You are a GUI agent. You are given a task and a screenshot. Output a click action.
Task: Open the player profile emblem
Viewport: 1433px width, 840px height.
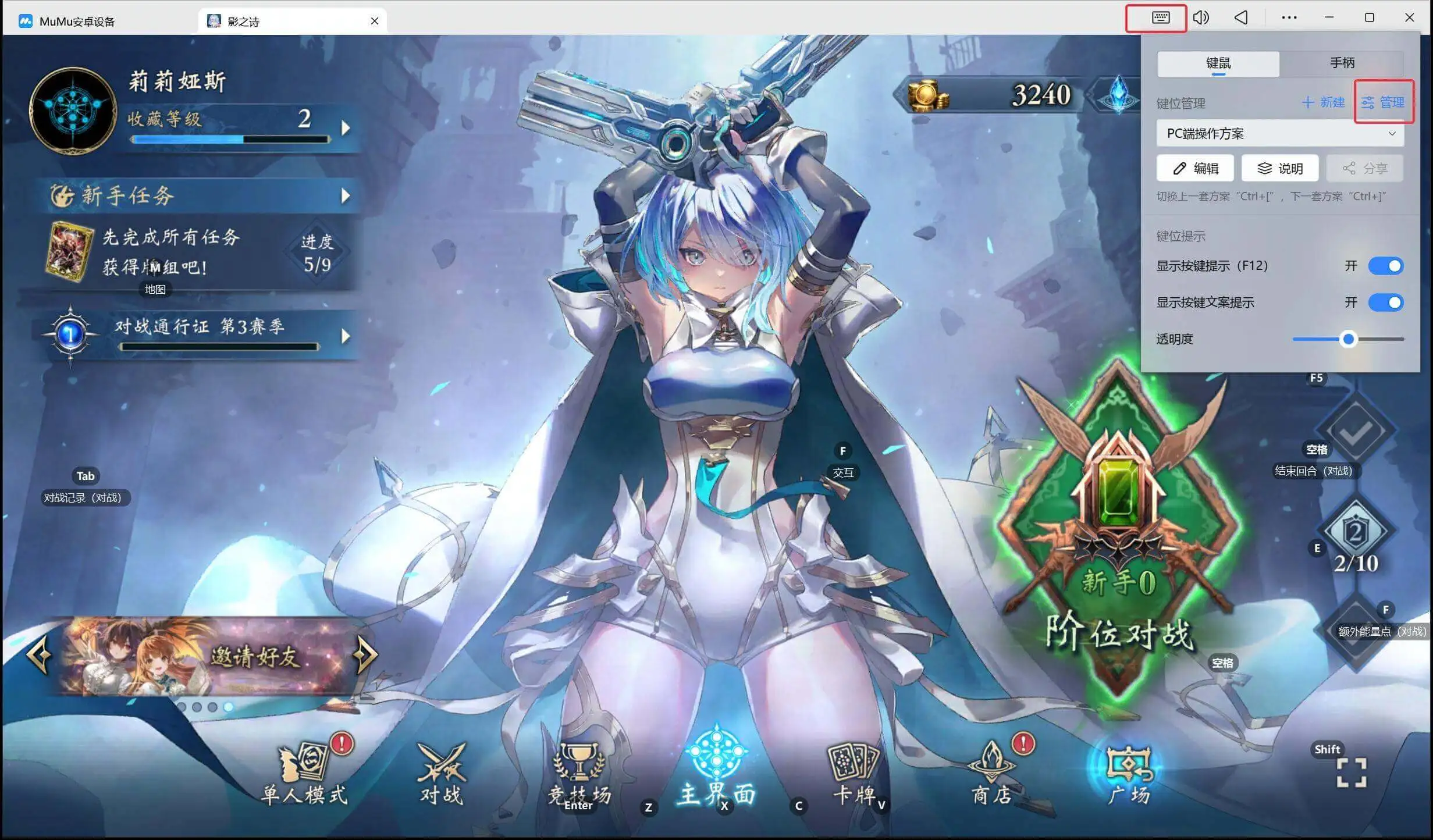click(73, 111)
